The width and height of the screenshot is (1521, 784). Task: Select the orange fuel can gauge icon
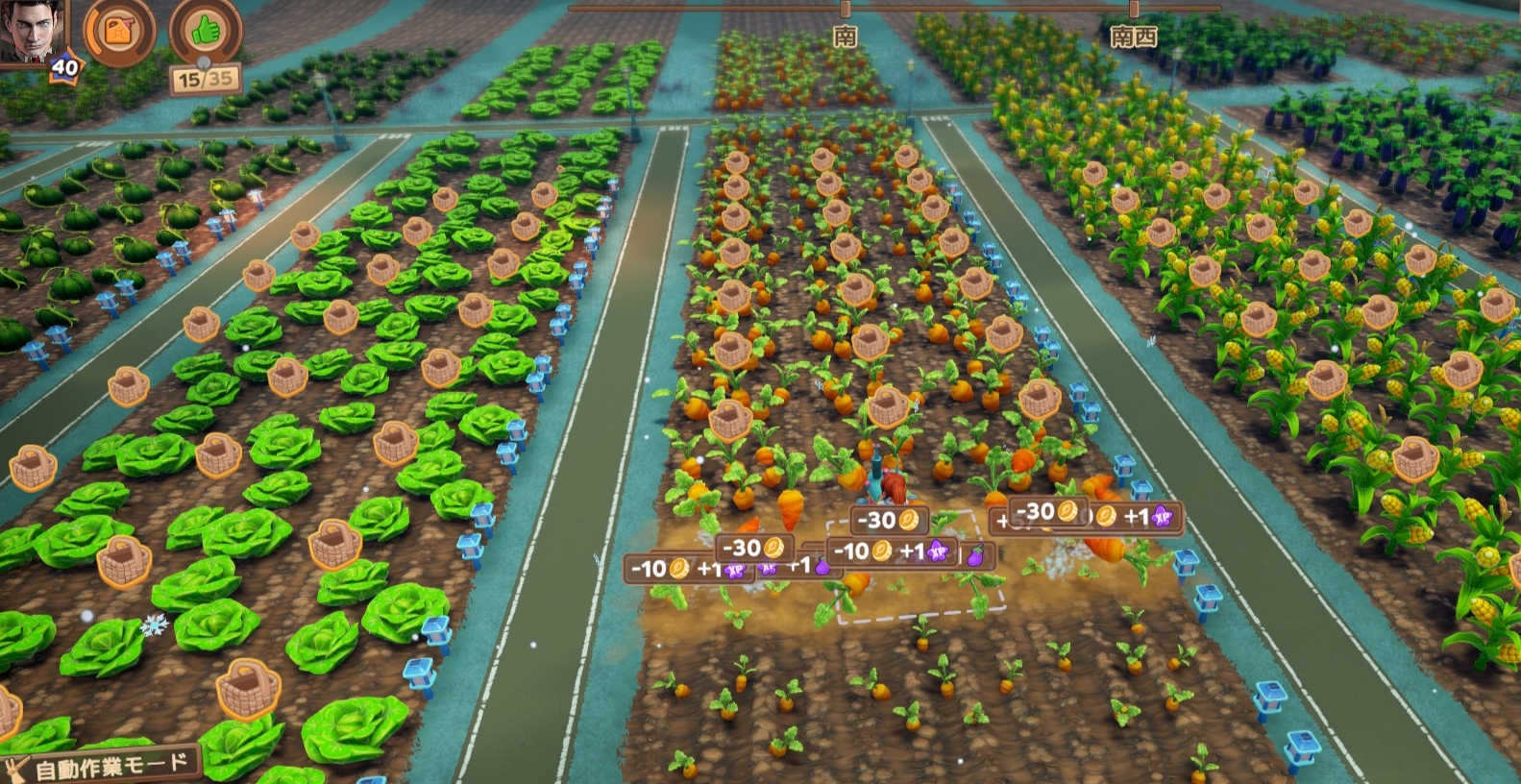tap(119, 32)
